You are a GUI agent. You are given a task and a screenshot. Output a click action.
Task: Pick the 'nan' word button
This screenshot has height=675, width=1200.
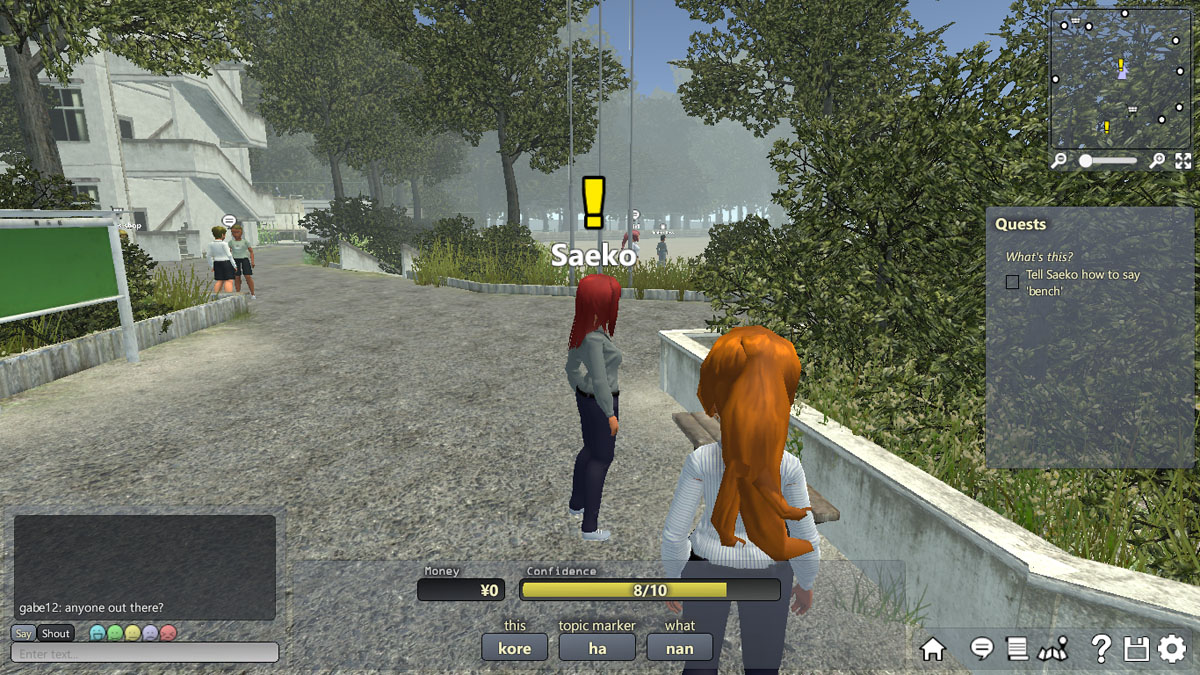(x=680, y=648)
